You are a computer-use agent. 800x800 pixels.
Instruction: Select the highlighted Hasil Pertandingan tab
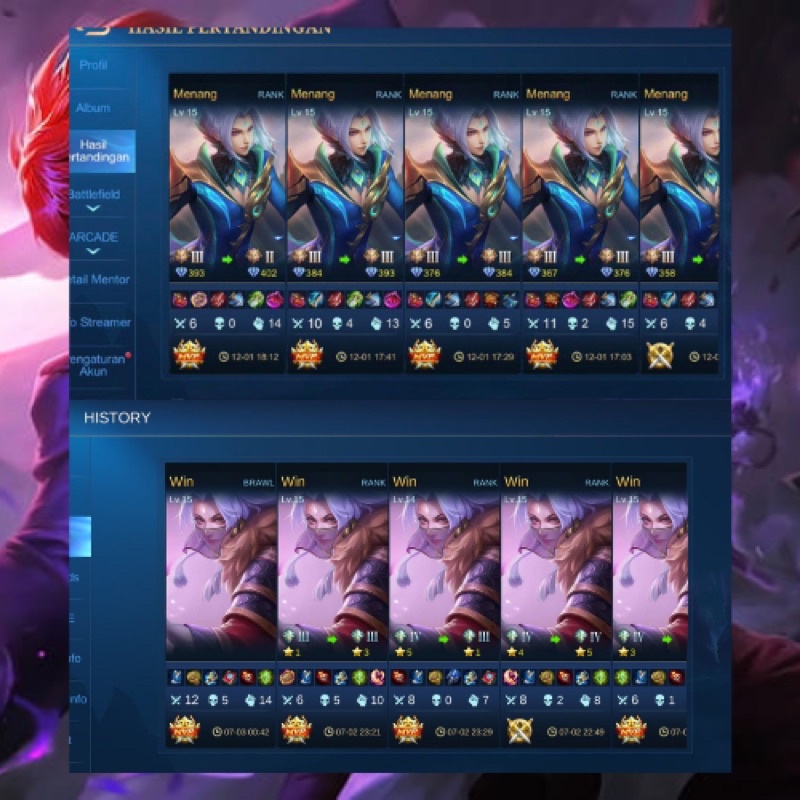98,151
